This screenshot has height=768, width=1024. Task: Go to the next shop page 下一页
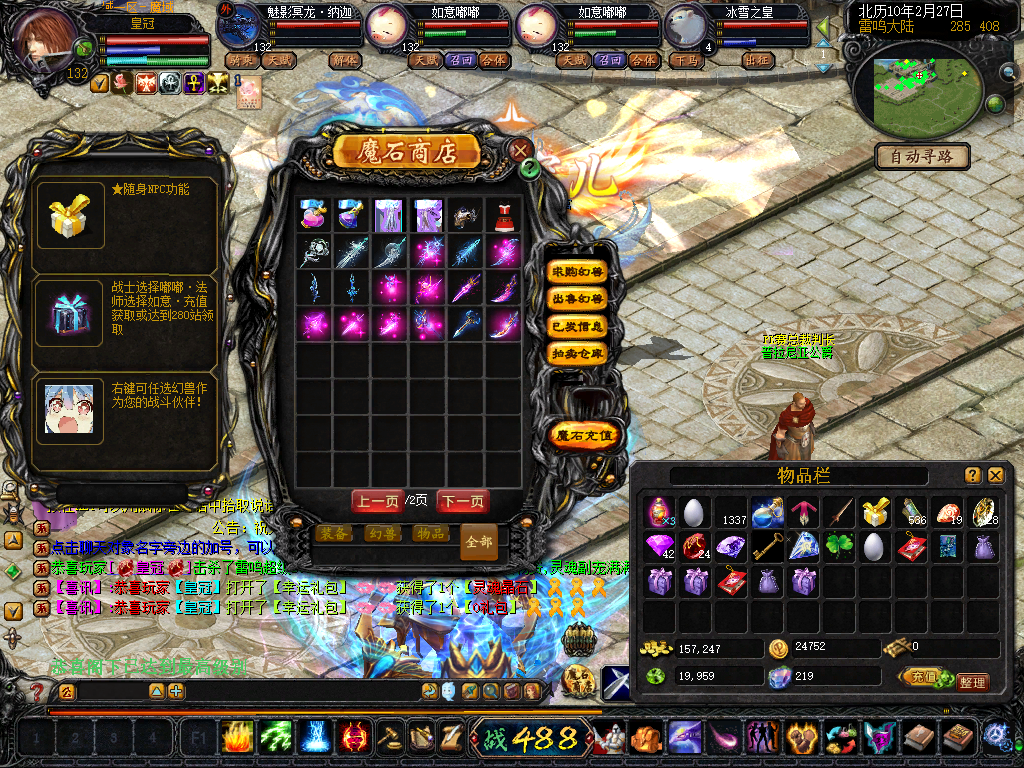(463, 501)
